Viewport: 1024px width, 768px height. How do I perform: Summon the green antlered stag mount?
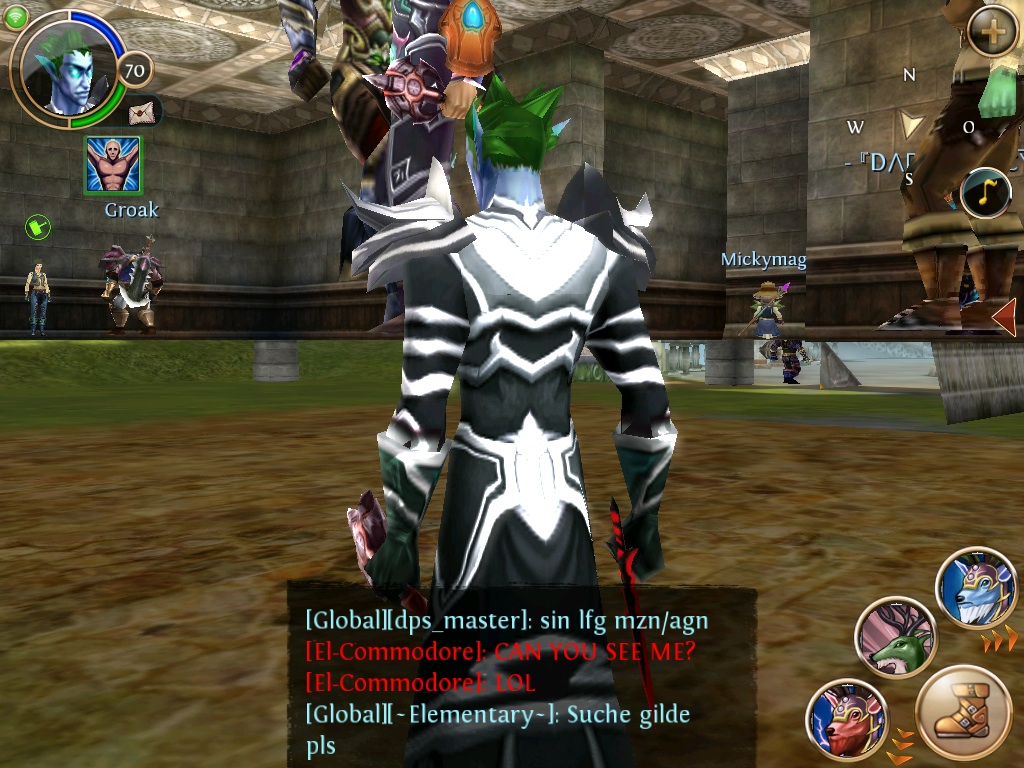pyautogui.click(x=895, y=638)
